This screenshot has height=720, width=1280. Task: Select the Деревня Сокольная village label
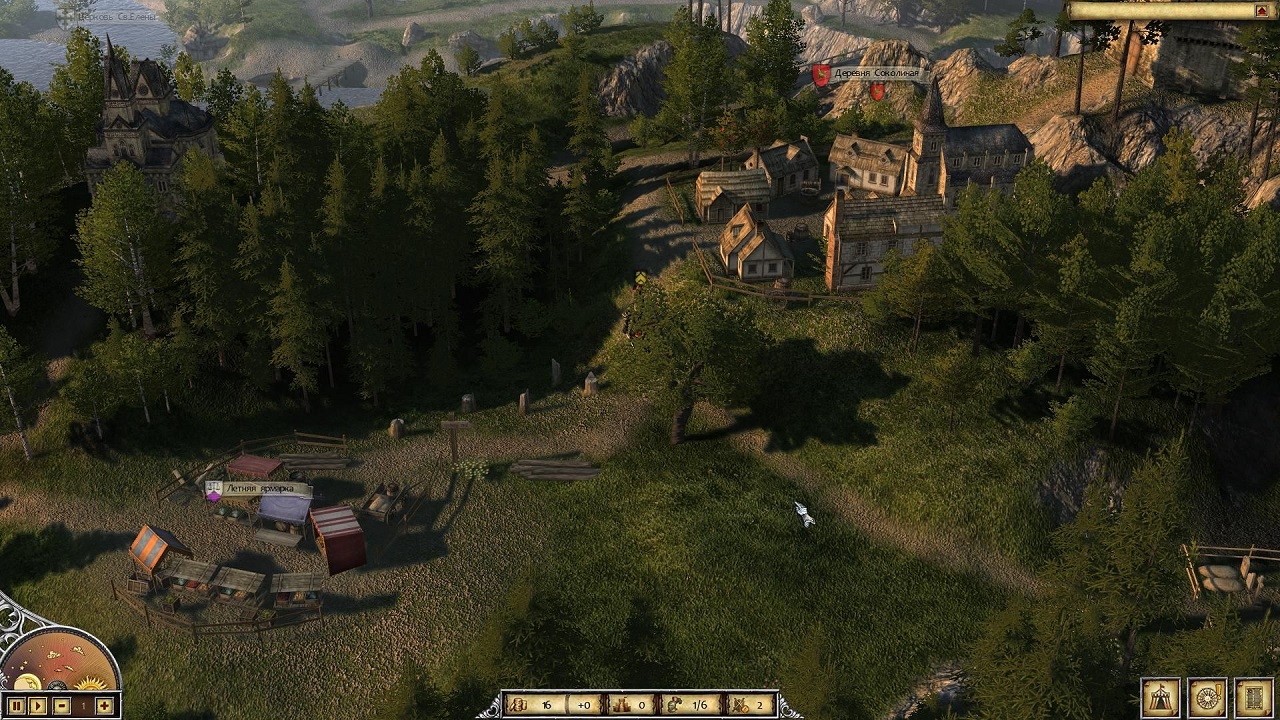(875, 73)
